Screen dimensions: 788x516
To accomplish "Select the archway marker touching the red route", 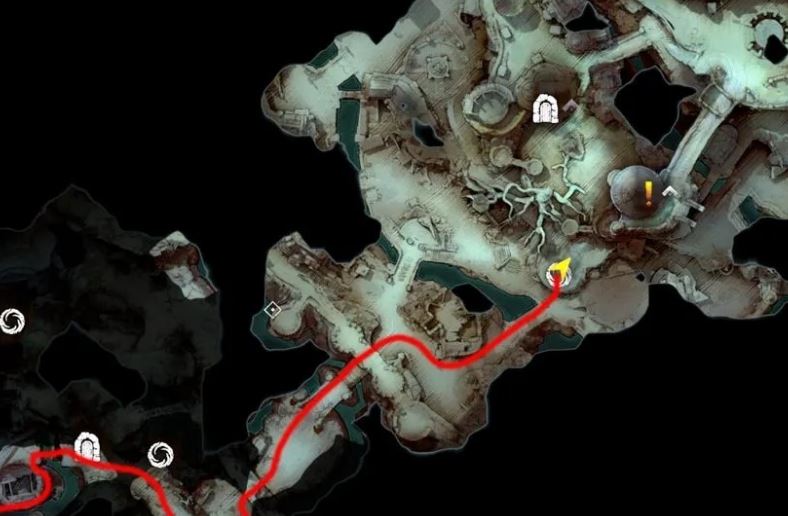I will [x=87, y=446].
